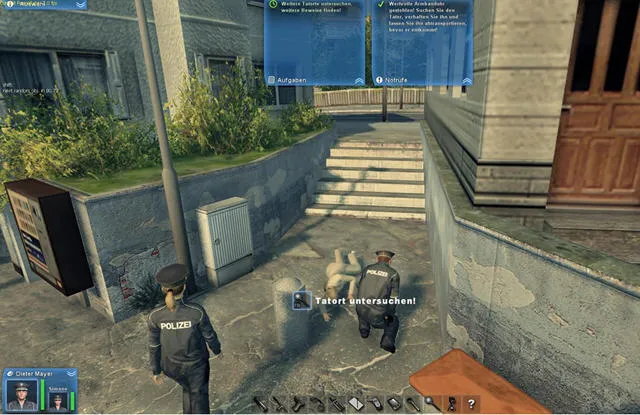Collapse the Aufgaben task panel
The height and width of the screenshot is (415, 640).
358,79
